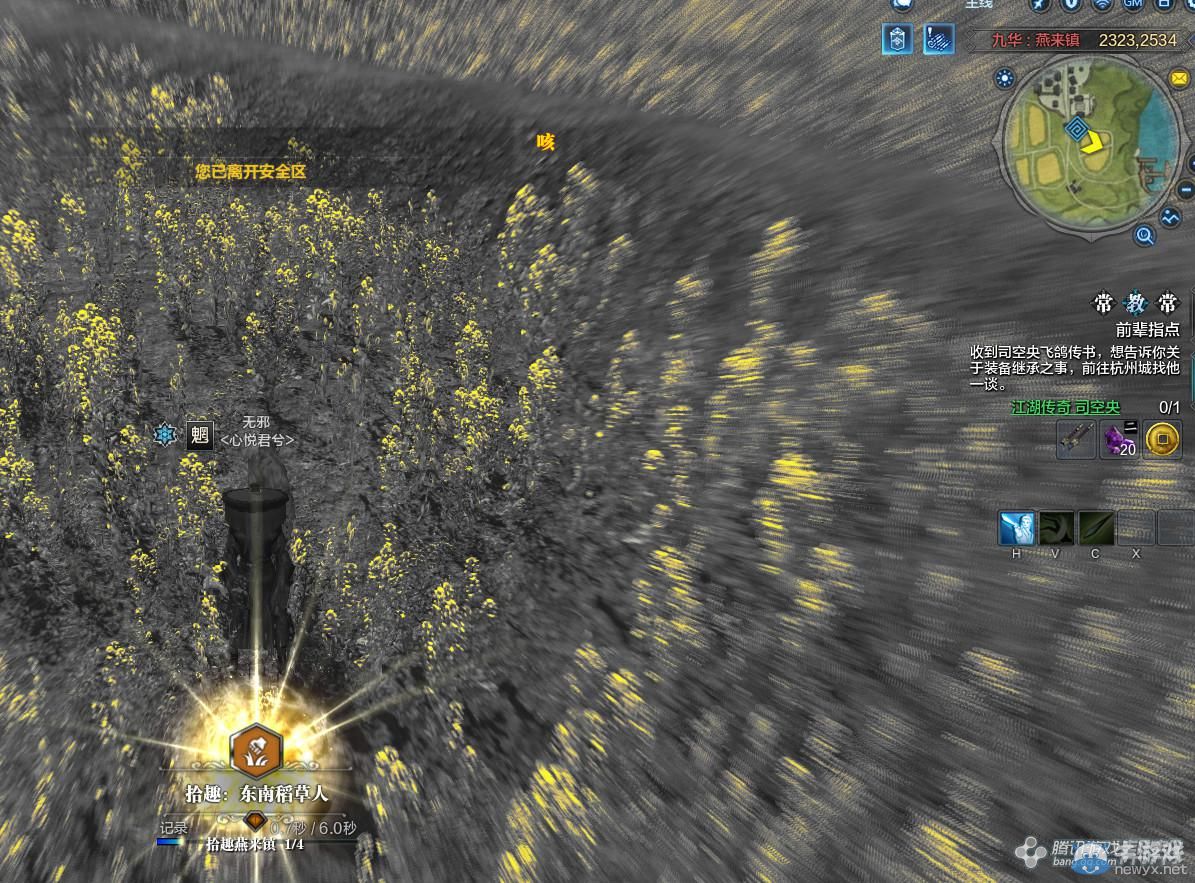Activate the blue swordsman skill on H
The image size is (1195, 883).
(1017, 527)
